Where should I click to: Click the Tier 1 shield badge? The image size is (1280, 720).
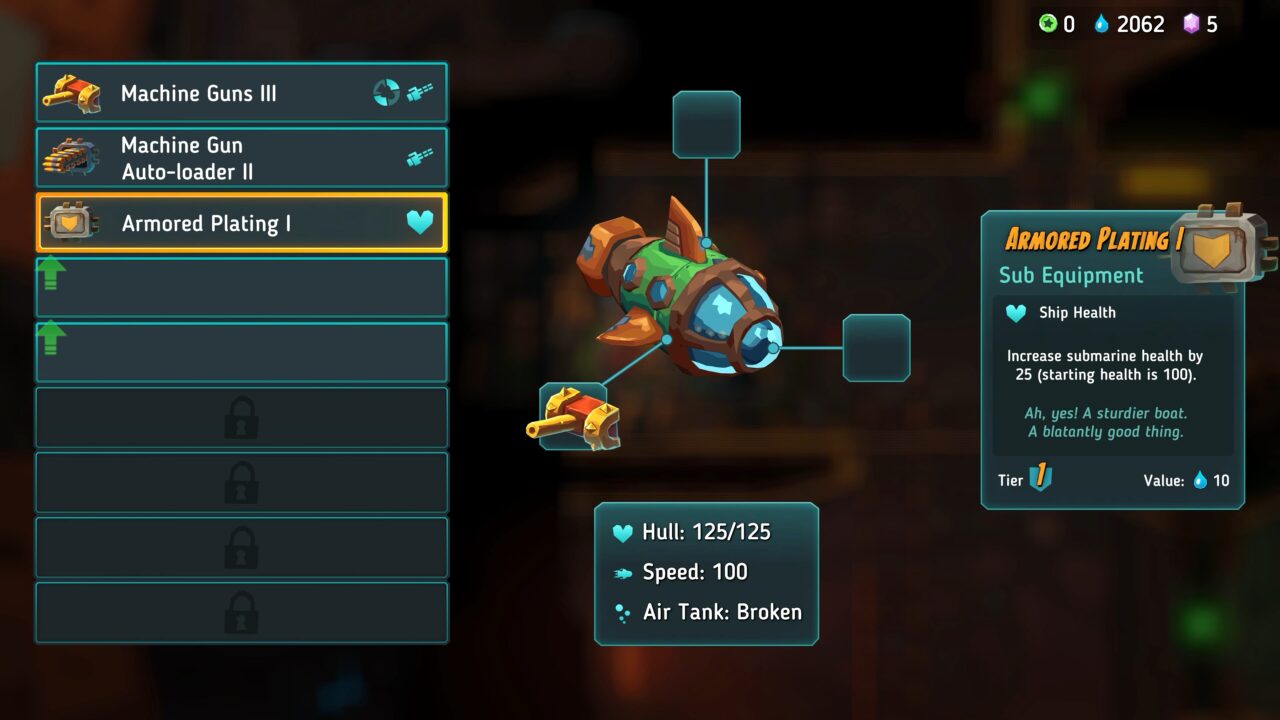(x=1040, y=479)
